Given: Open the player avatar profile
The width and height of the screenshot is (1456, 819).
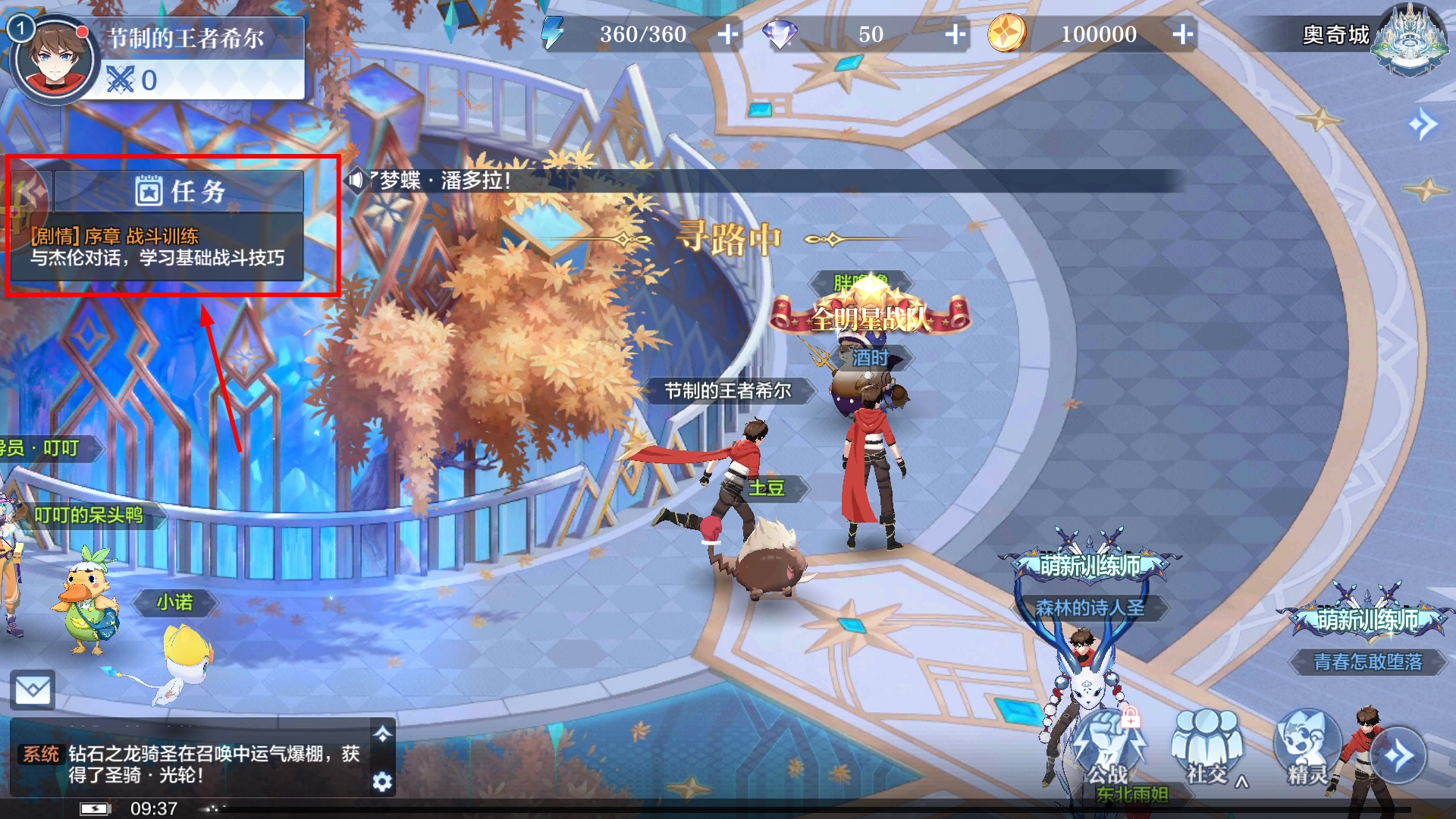Looking at the screenshot, I should 53,59.
